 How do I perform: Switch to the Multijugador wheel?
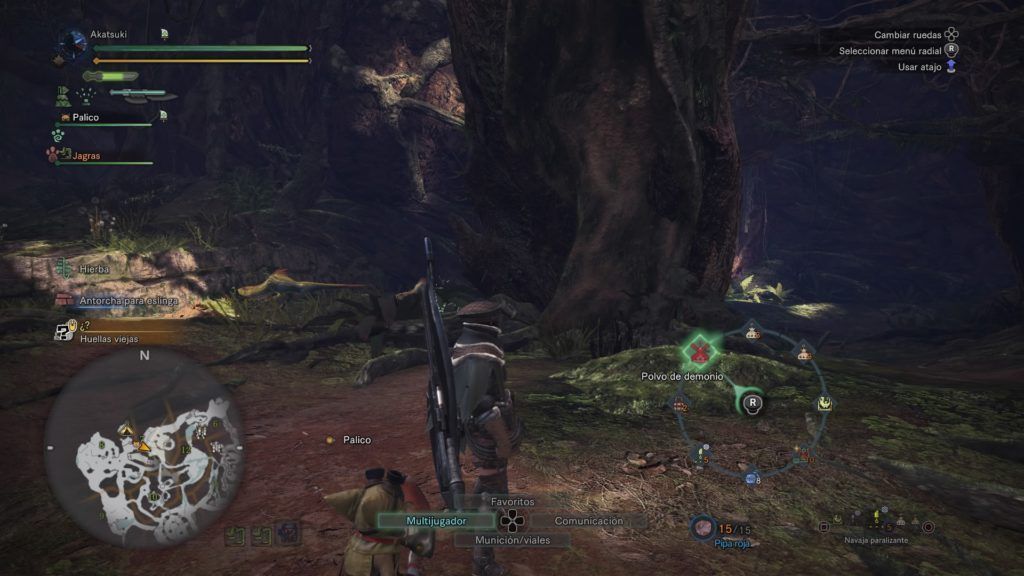pos(436,521)
